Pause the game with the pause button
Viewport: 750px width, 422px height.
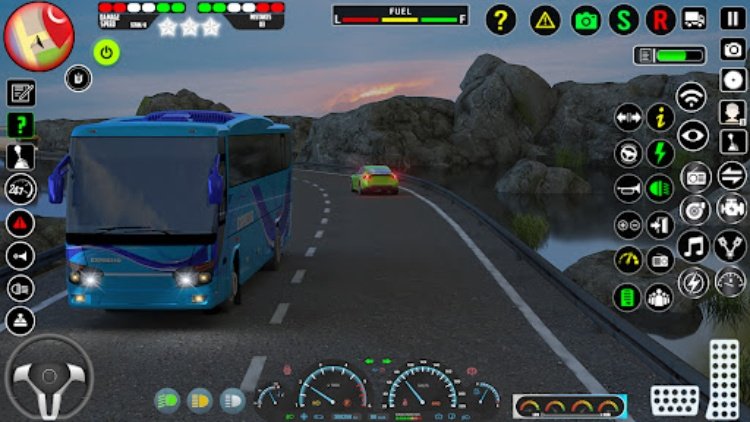[x=733, y=20]
